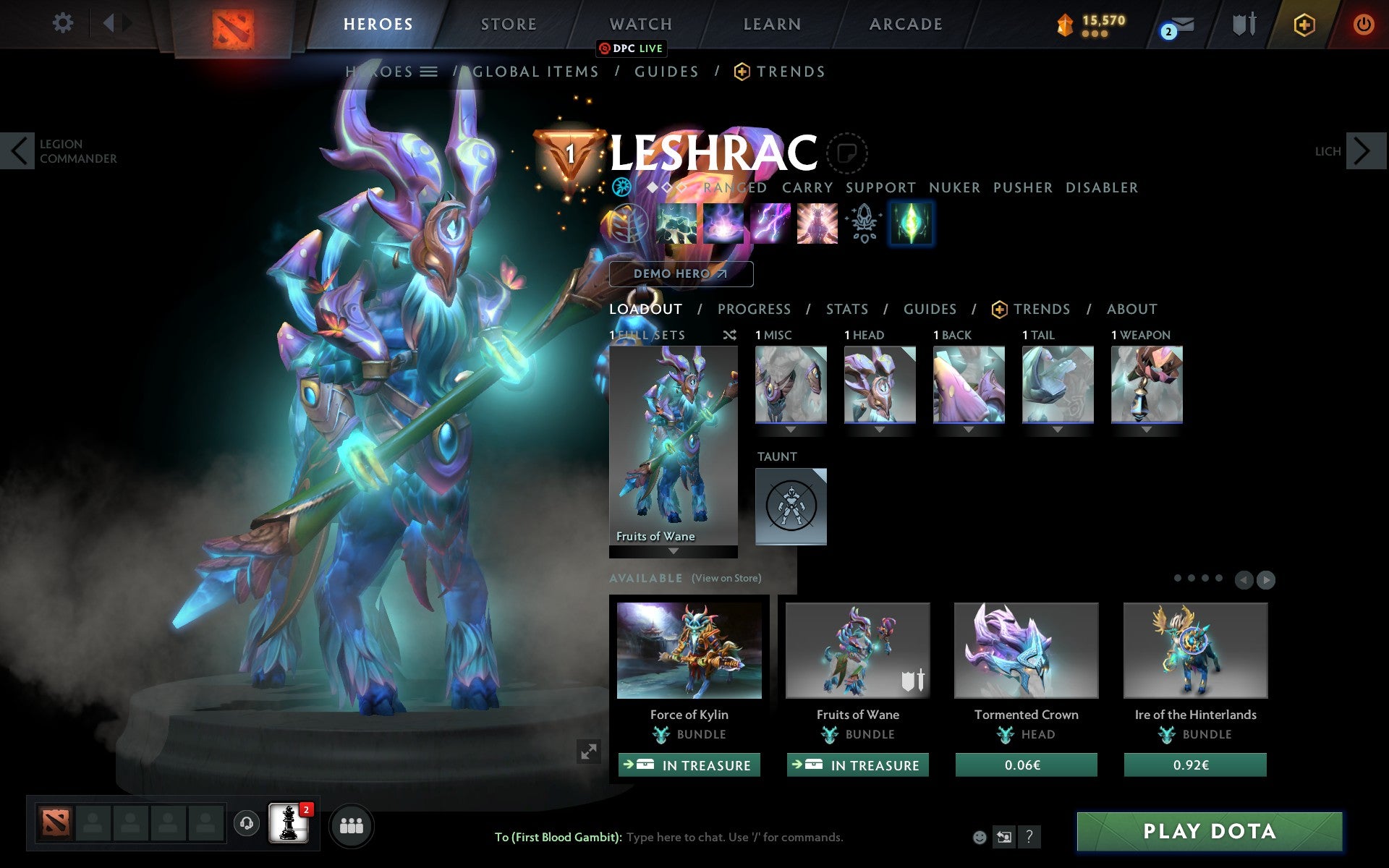Expand the Head slot item dropdown arrow
Image resolution: width=1389 pixels, height=868 pixels.
tap(880, 429)
